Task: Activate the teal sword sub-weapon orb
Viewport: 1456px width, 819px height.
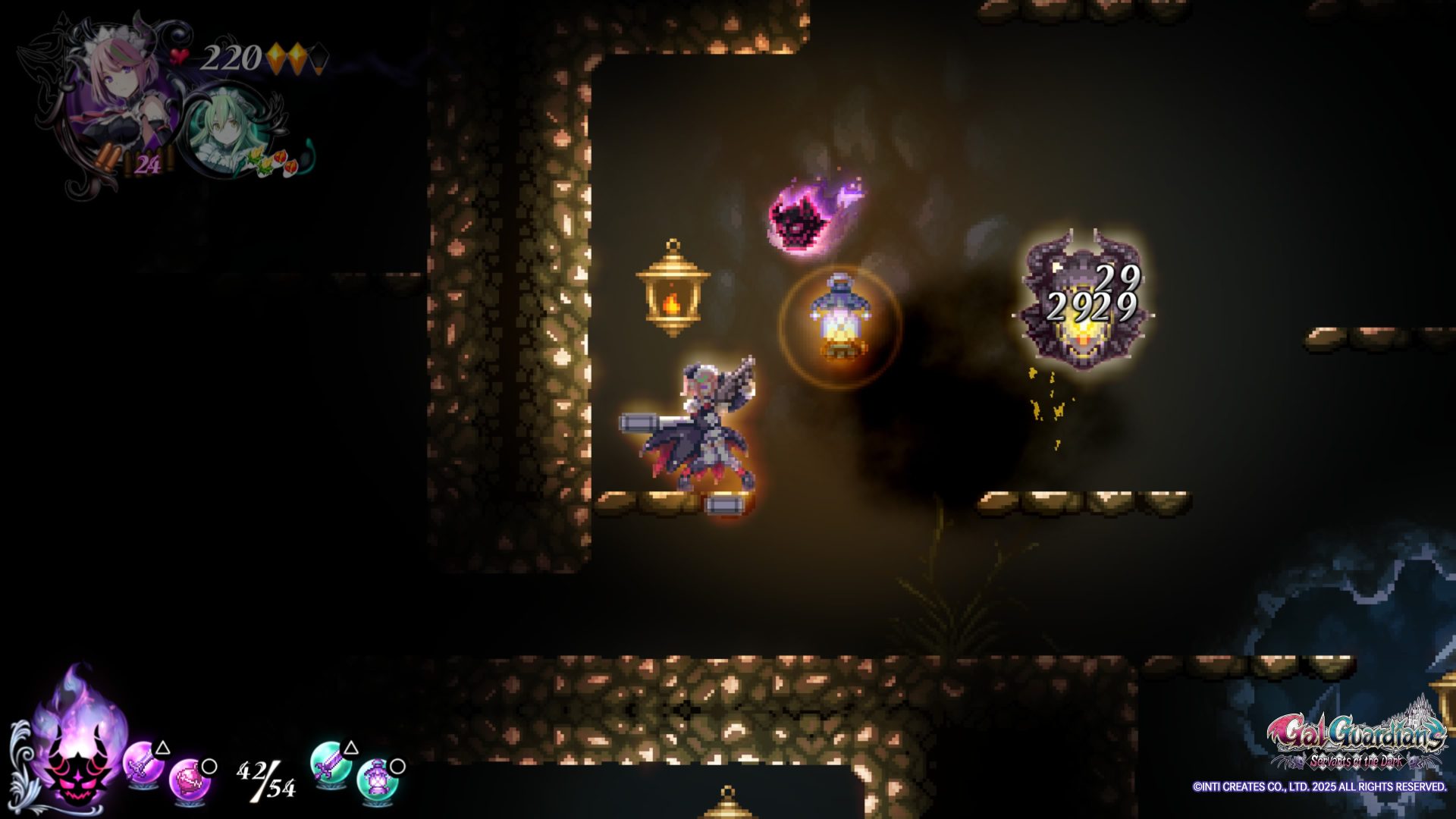Action: click(330, 764)
